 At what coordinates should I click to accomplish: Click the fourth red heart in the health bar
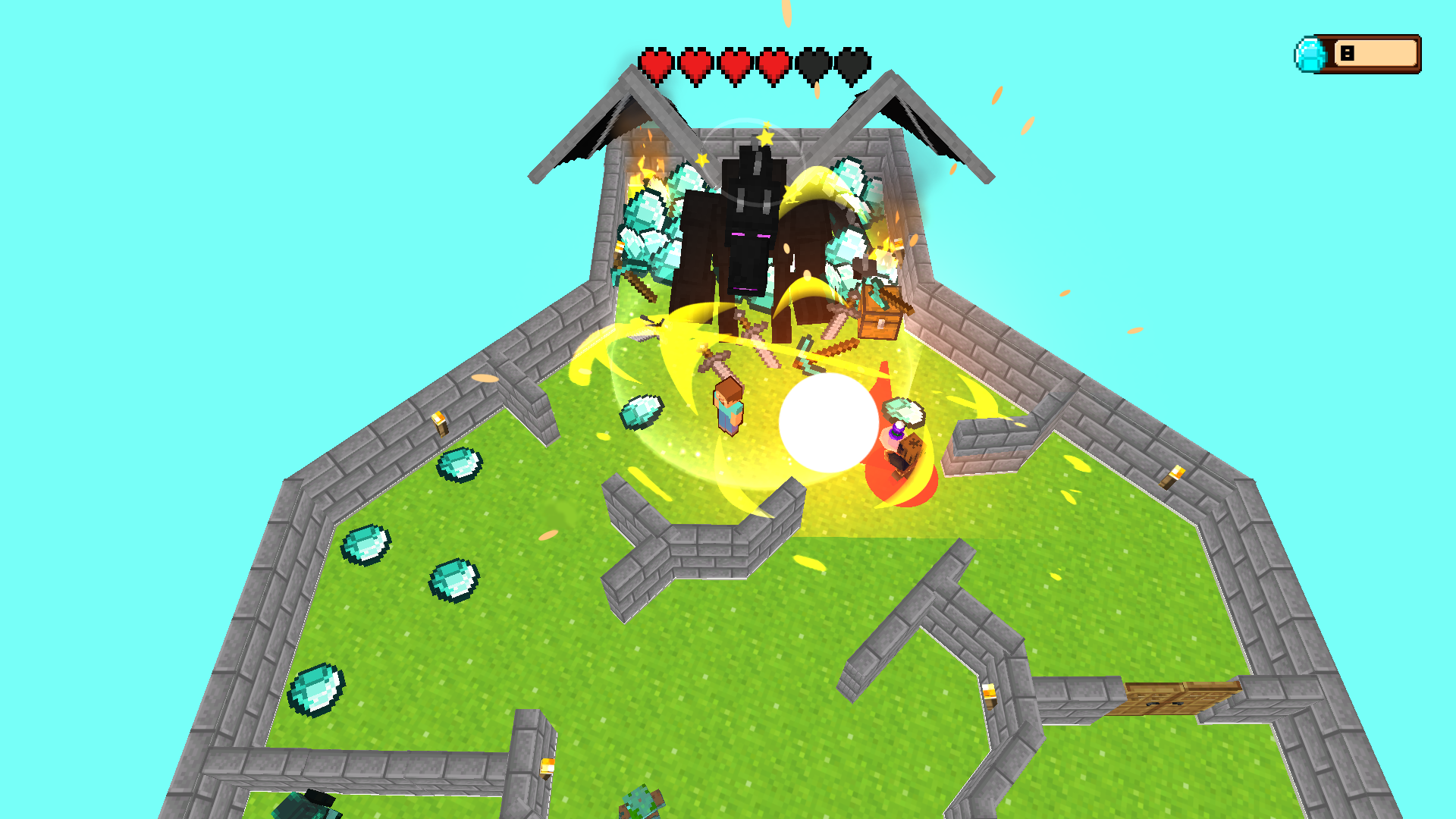773,65
